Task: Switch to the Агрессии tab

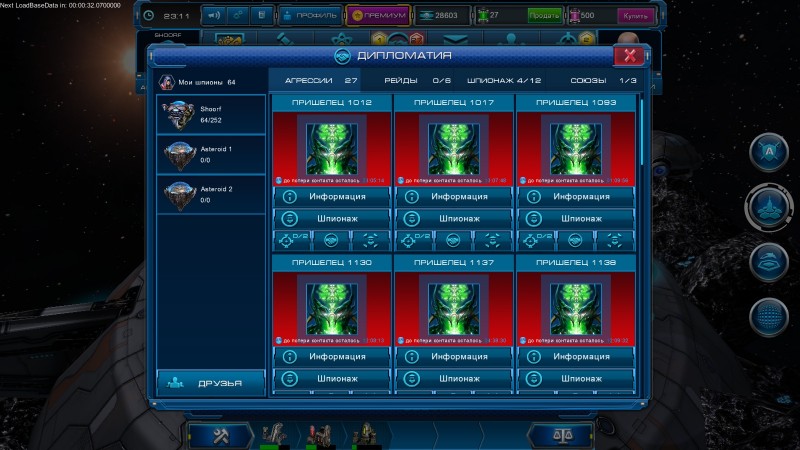Action: [320, 80]
